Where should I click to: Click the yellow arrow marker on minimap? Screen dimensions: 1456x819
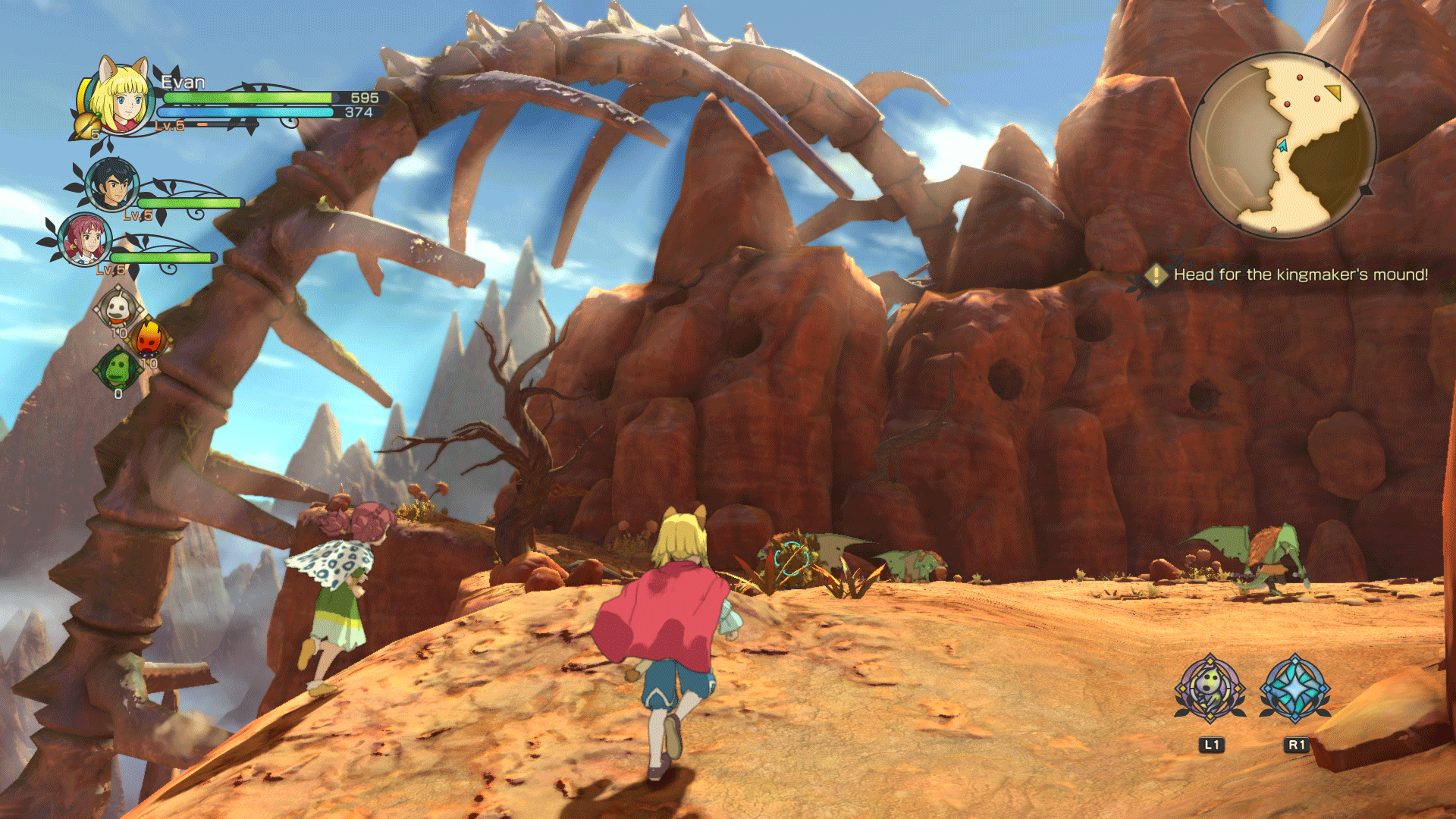pyautogui.click(x=1334, y=93)
